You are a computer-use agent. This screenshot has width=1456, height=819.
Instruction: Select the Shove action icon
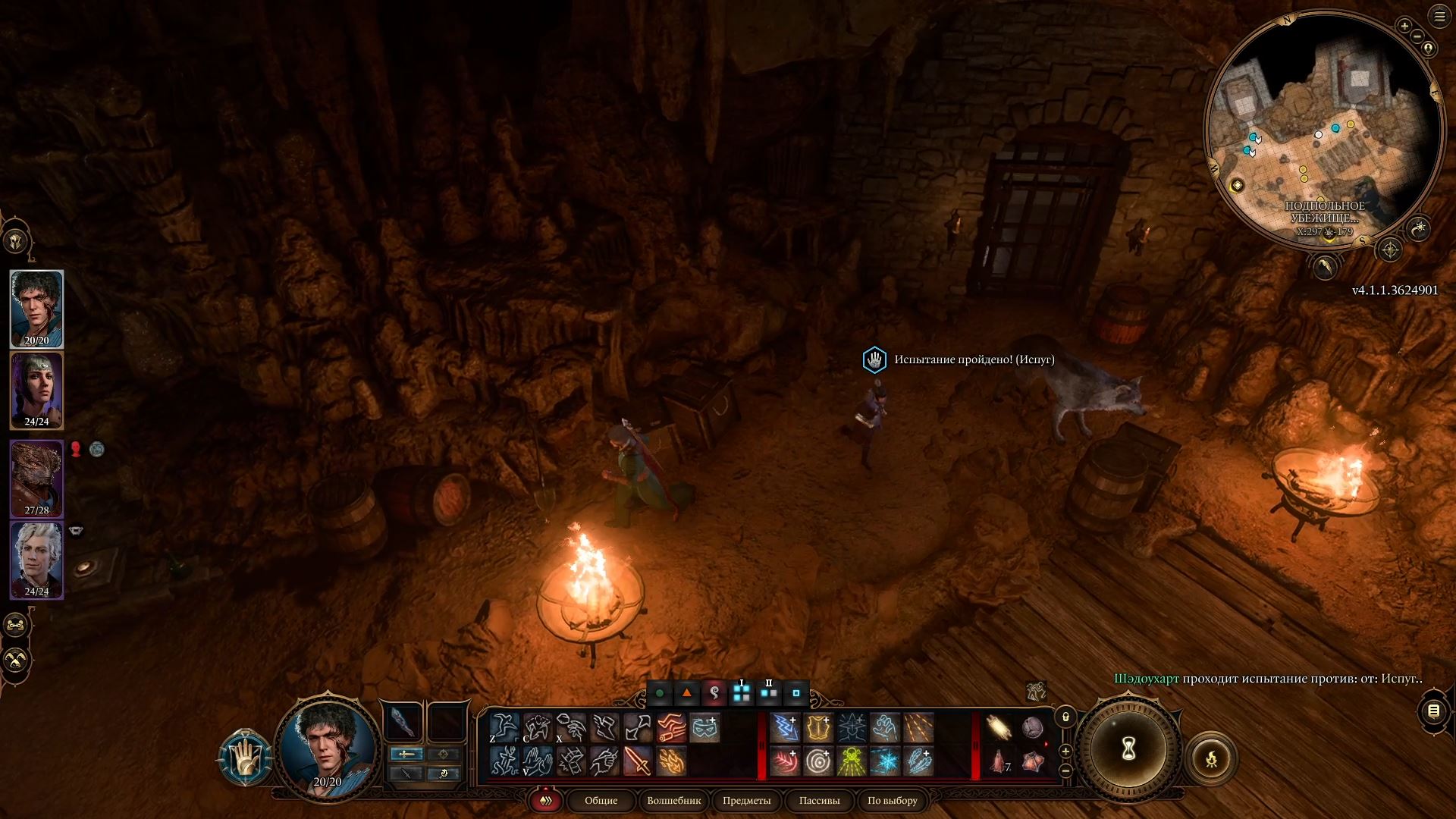[x=539, y=726]
